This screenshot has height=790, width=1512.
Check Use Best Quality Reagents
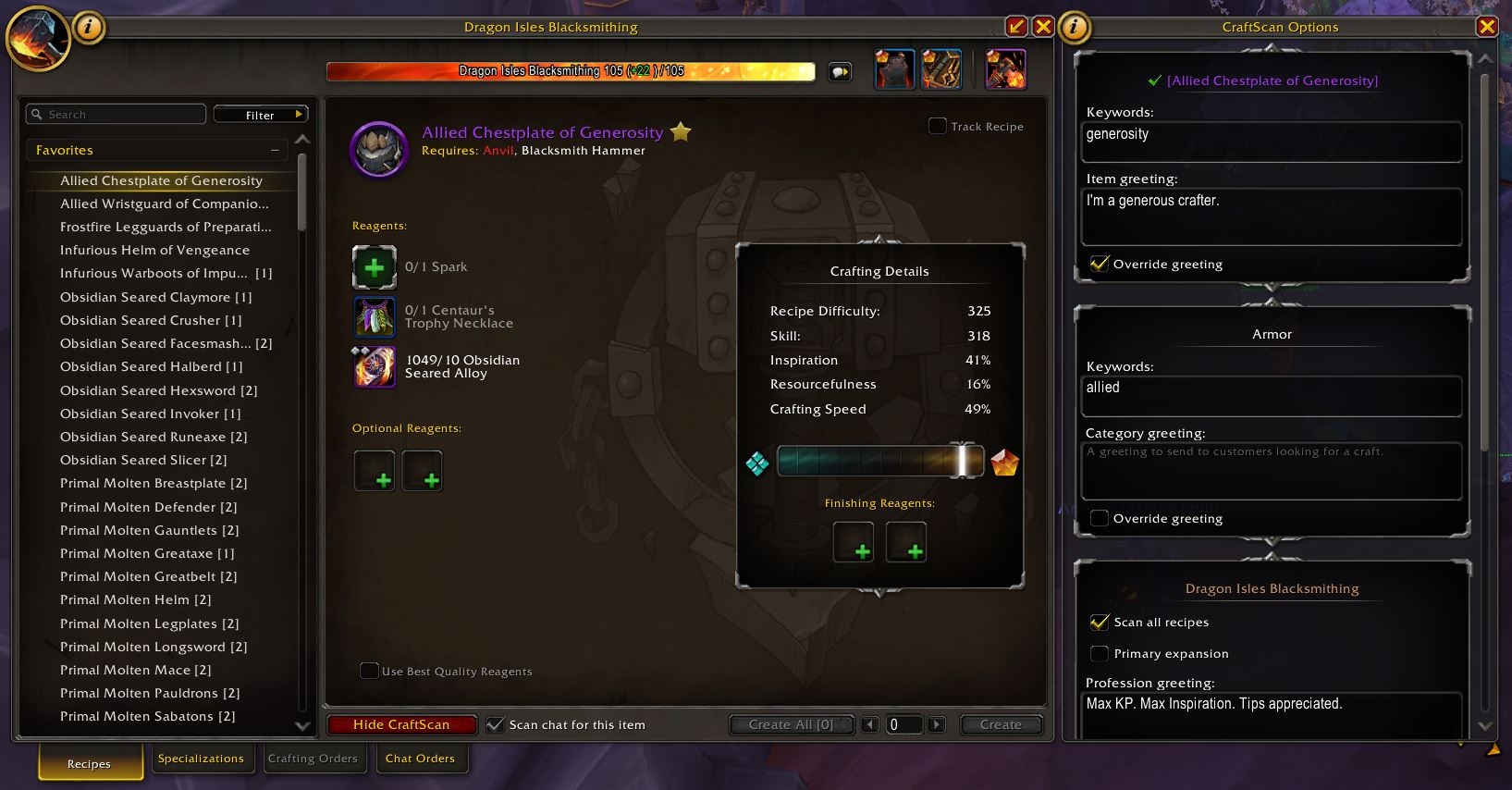tap(370, 671)
